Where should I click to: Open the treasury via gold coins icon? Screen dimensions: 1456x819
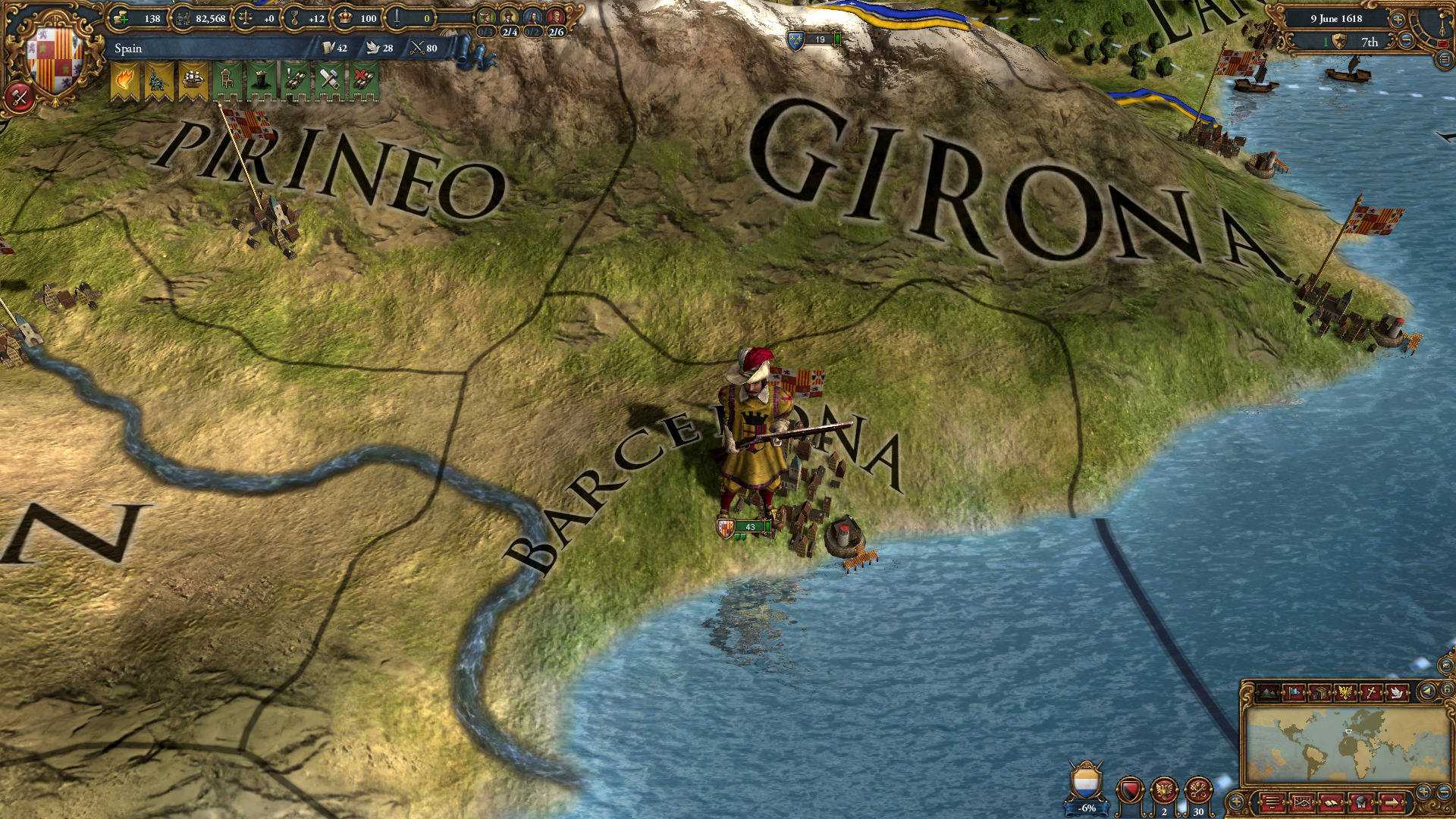point(119,17)
